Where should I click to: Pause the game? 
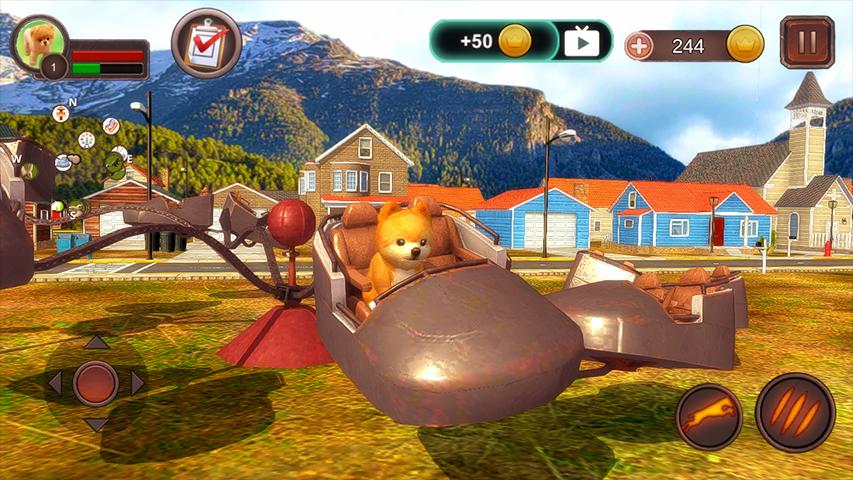point(807,43)
